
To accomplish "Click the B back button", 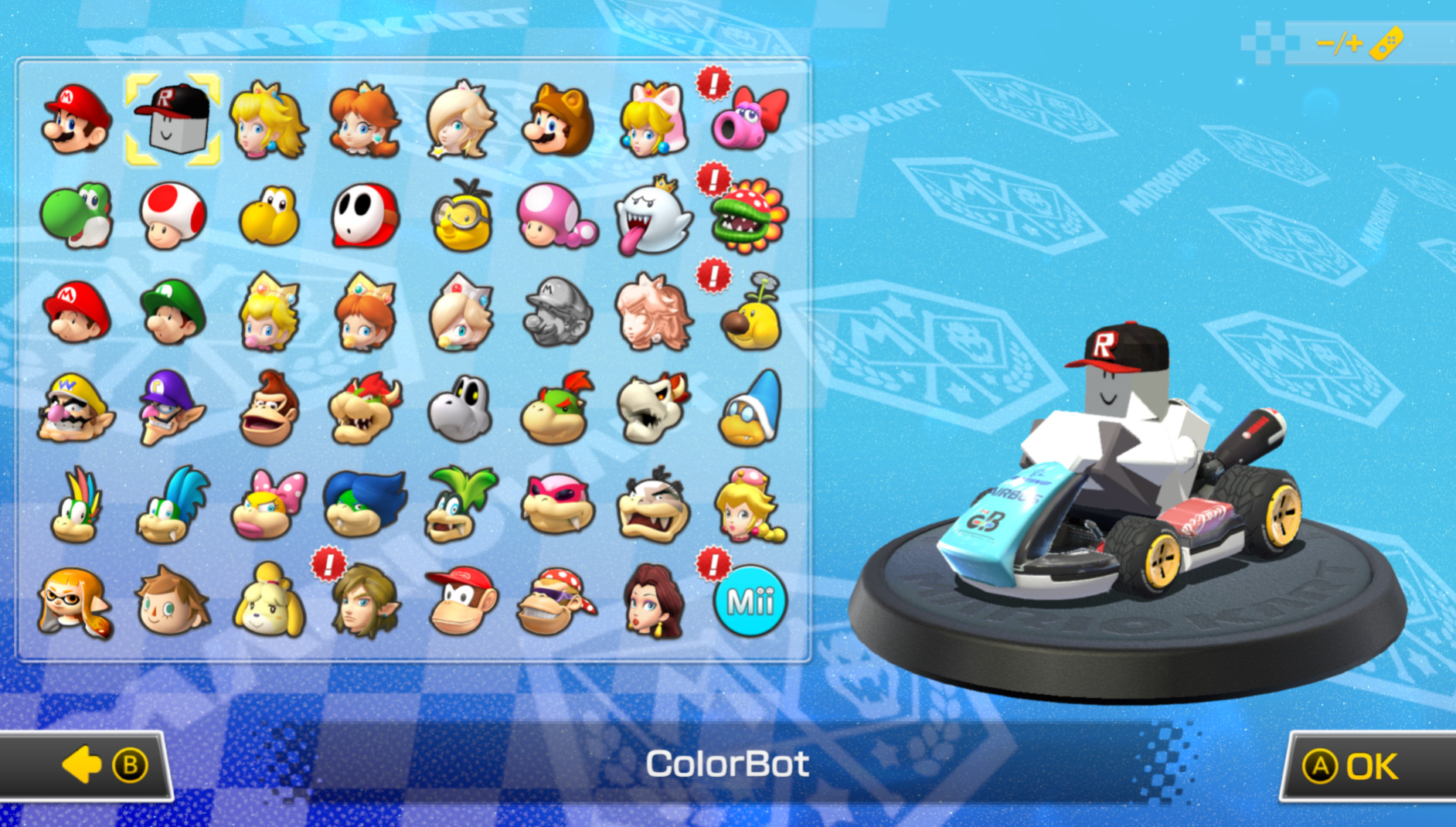I will click(x=130, y=764).
